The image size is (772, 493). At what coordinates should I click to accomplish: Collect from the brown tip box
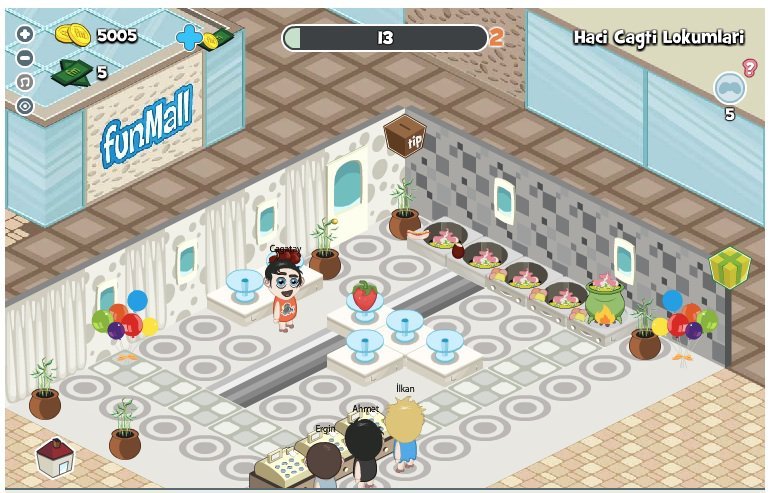(x=405, y=135)
